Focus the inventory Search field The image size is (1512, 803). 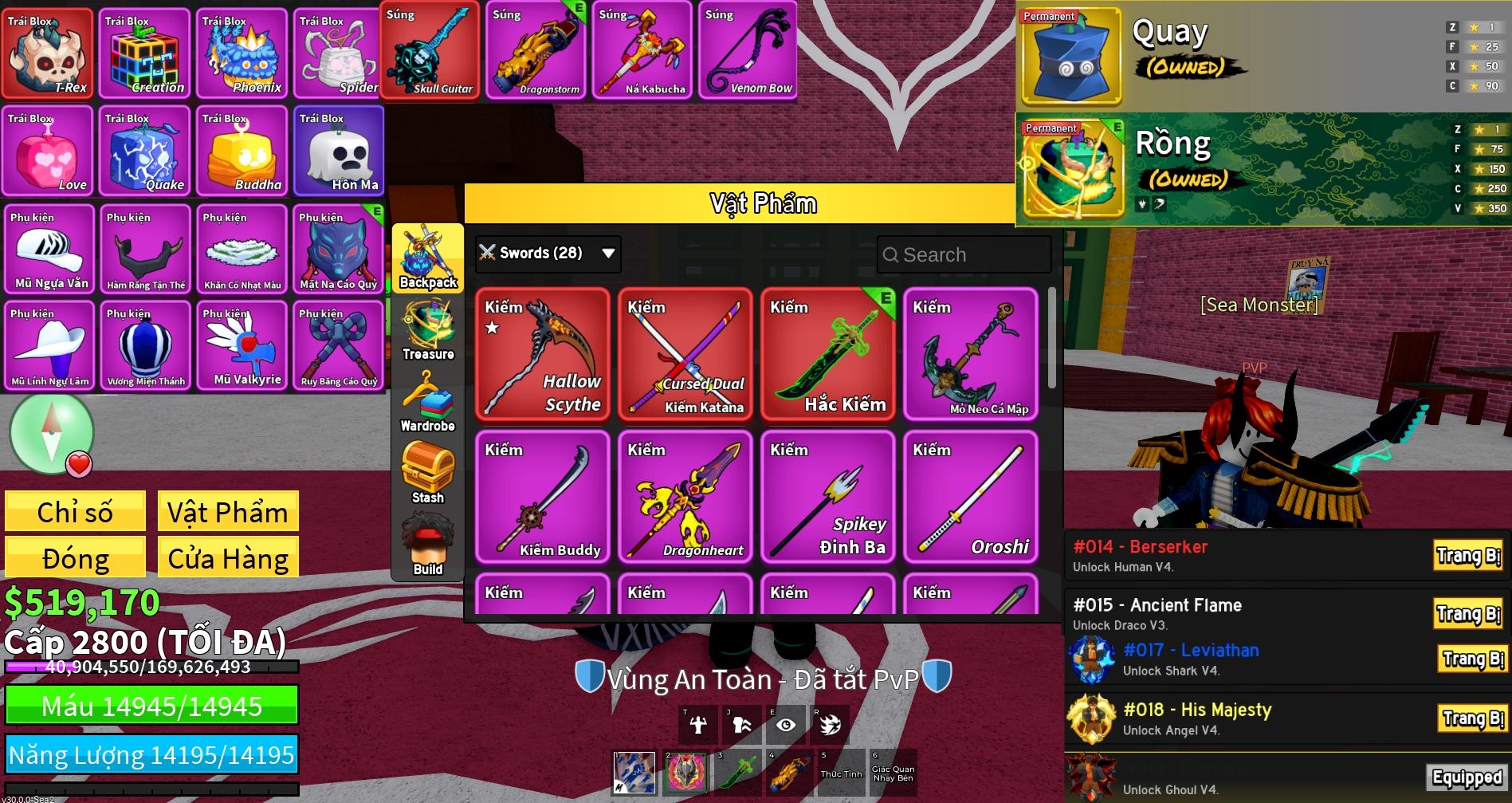coord(964,255)
